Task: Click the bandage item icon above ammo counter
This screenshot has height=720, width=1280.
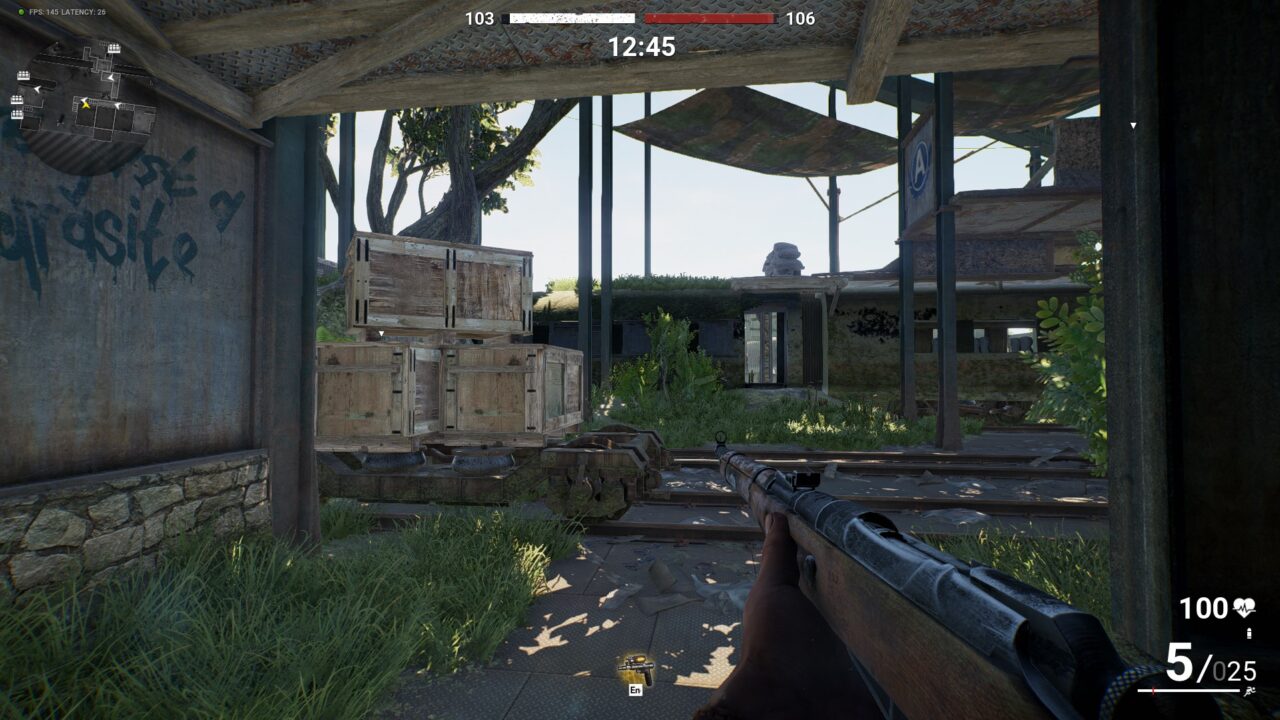Action: point(1249,632)
